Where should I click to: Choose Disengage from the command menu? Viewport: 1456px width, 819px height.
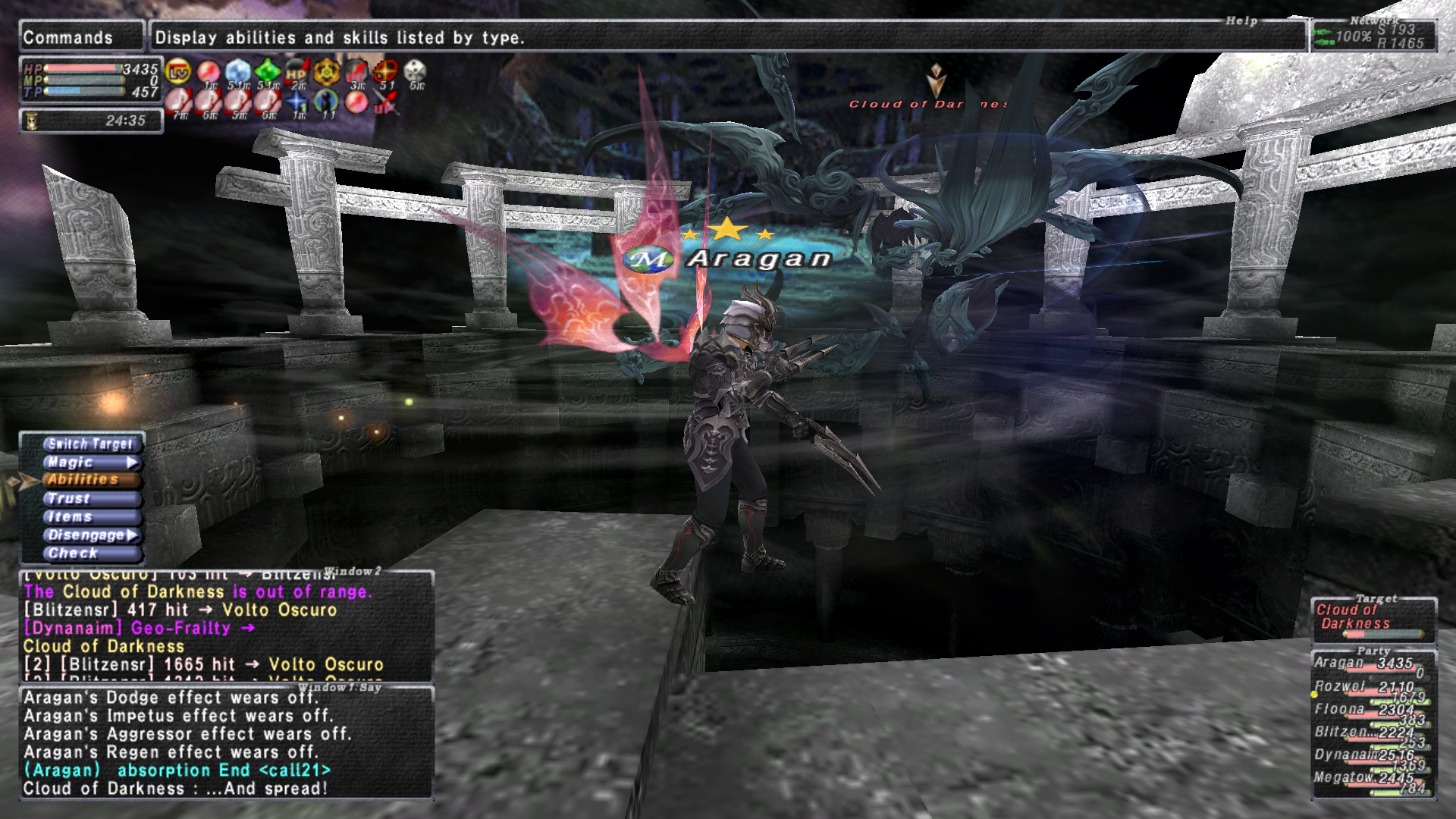tap(89, 535)
